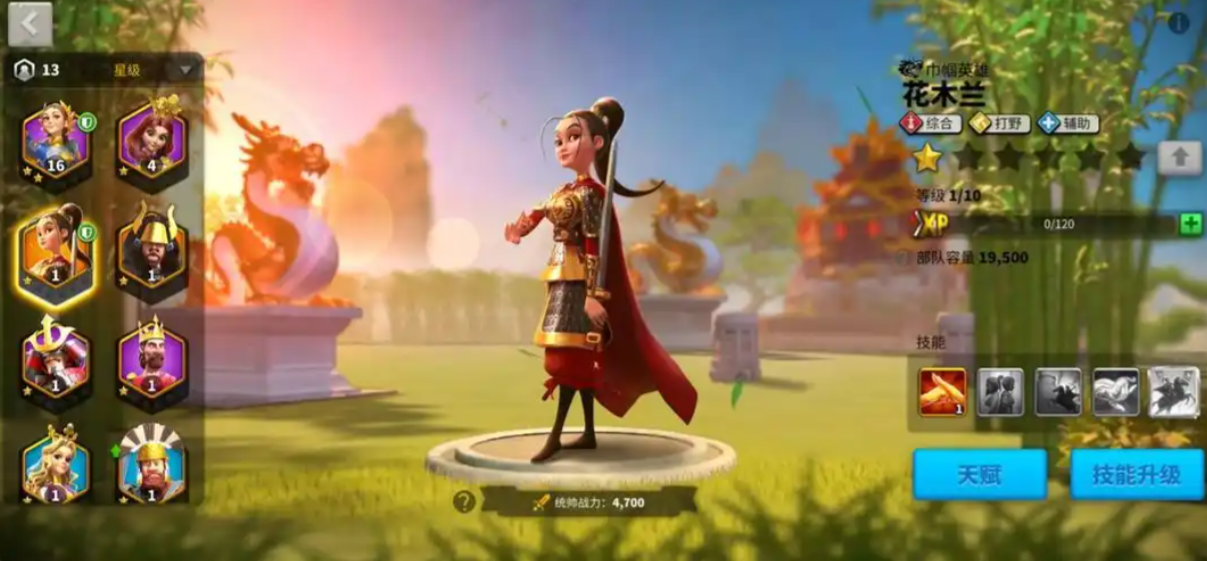The height and width of the screenshot is (561, 1207).
Task: Click the star upgrade arrow button
Action: click(x=1179, y=158)
